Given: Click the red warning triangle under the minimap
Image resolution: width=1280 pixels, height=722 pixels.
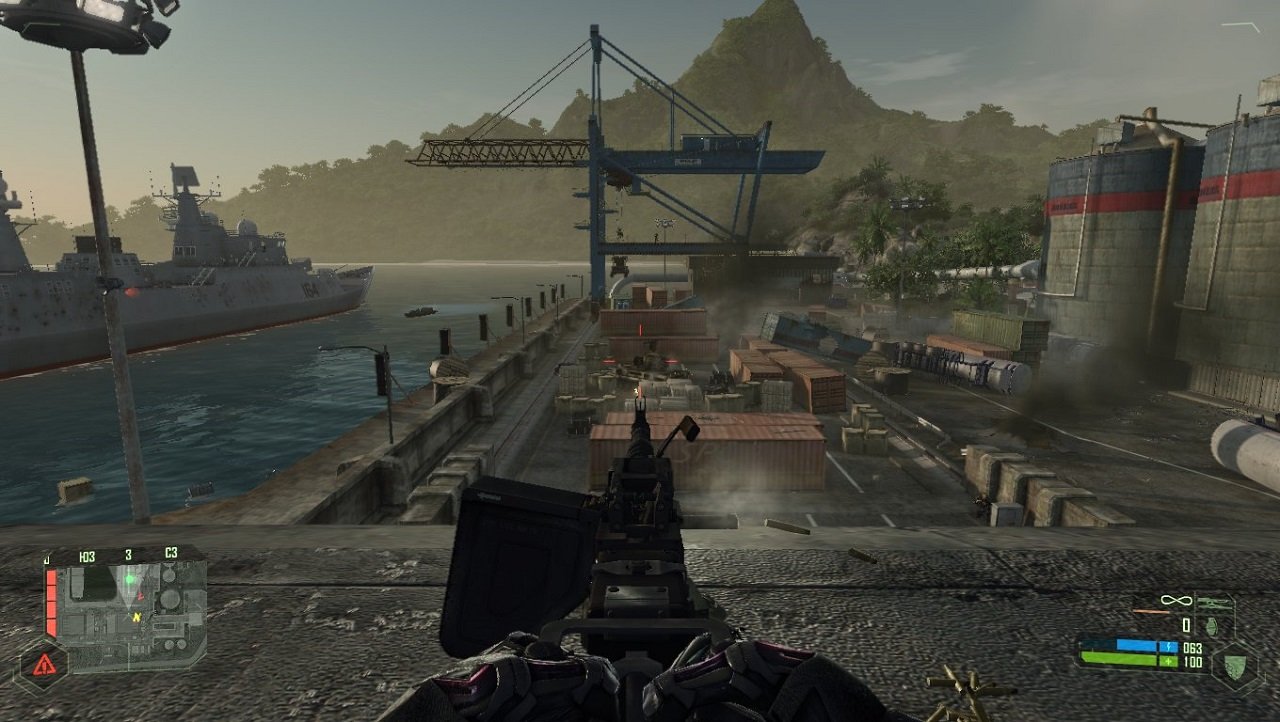Looking at the screenshot, I should pyautogui.click(x=44, y=664).
